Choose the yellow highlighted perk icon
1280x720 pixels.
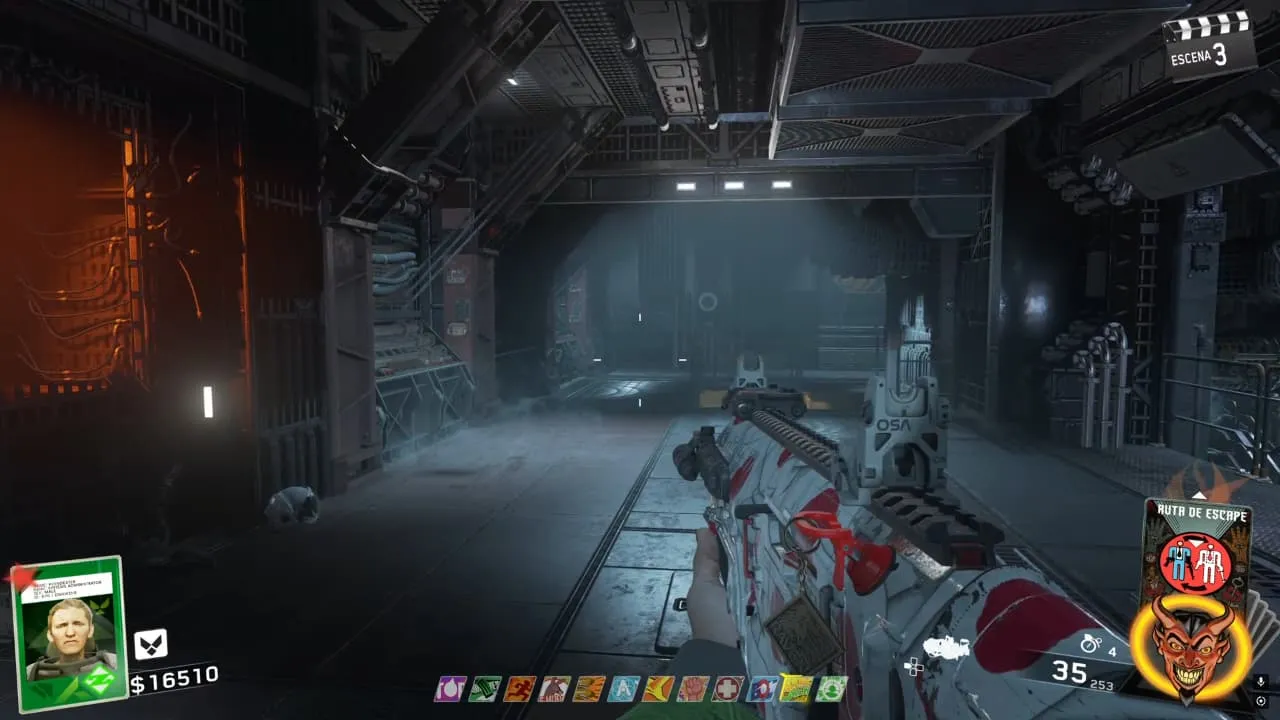click(x=796, y=688)
